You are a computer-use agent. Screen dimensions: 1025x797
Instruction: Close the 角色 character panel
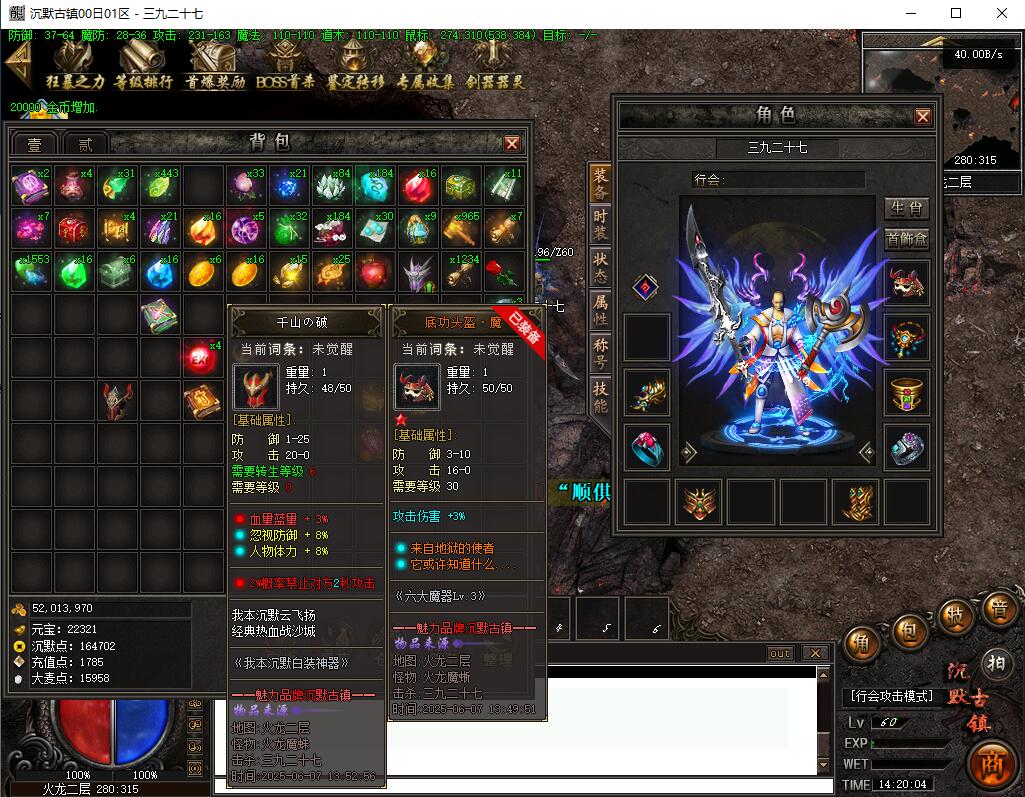(x=922, y=116)
